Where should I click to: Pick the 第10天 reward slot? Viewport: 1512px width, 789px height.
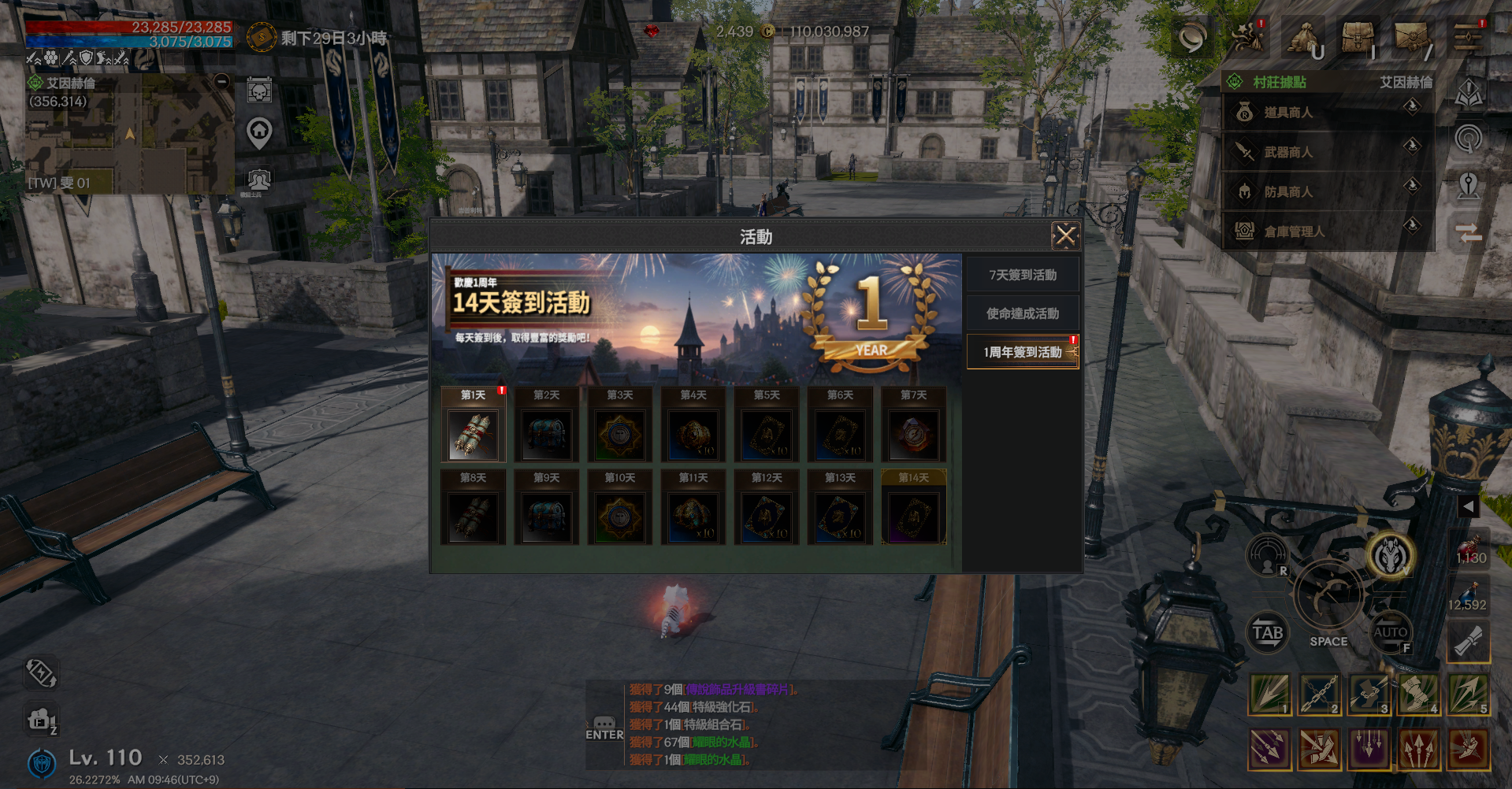click(x=620, y=517)
